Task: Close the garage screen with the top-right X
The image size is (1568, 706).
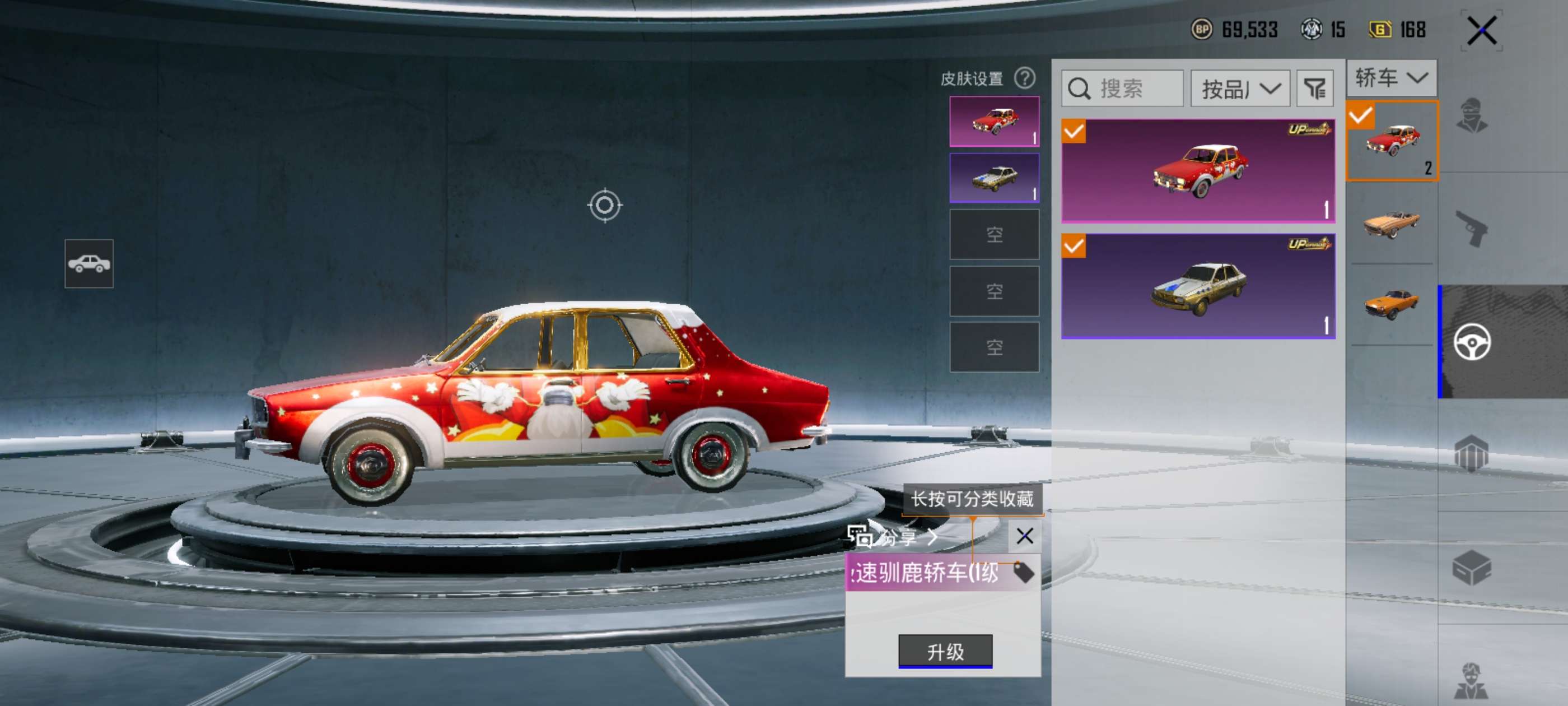Action: (1481, 30)
